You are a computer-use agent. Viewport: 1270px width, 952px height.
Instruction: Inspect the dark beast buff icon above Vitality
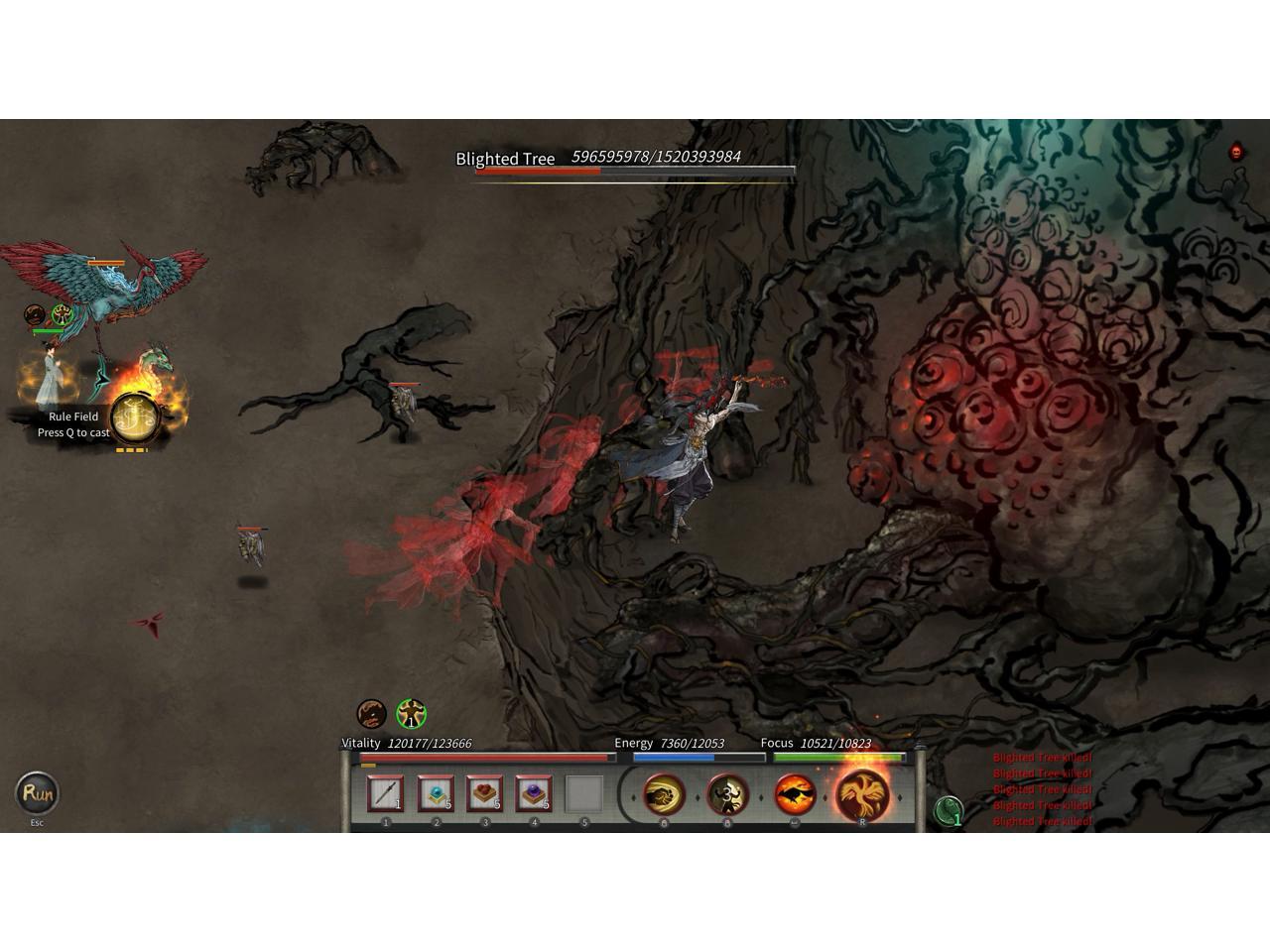click(372, 713)
